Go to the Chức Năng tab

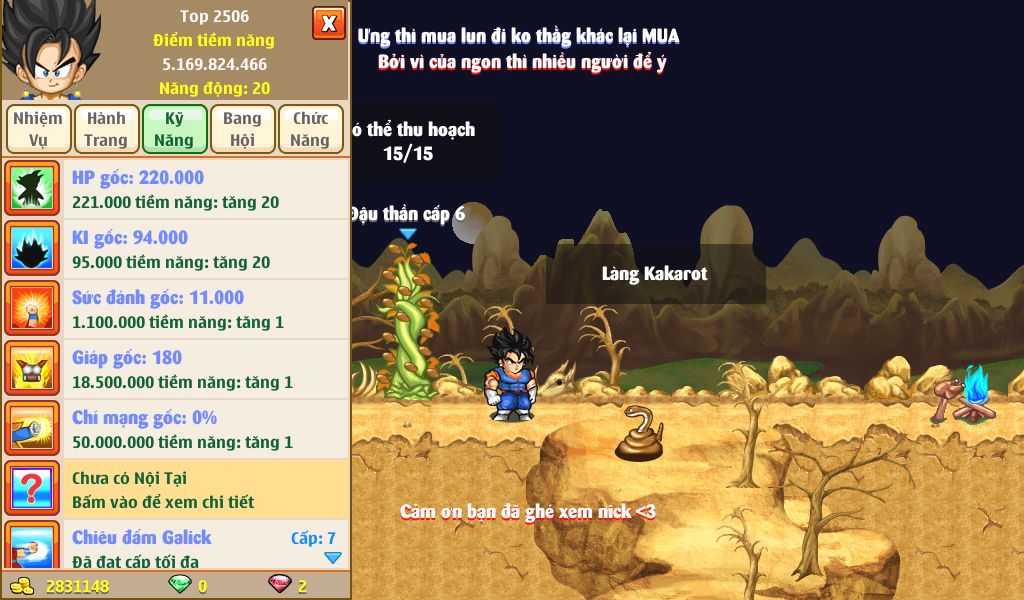[310, 129]
